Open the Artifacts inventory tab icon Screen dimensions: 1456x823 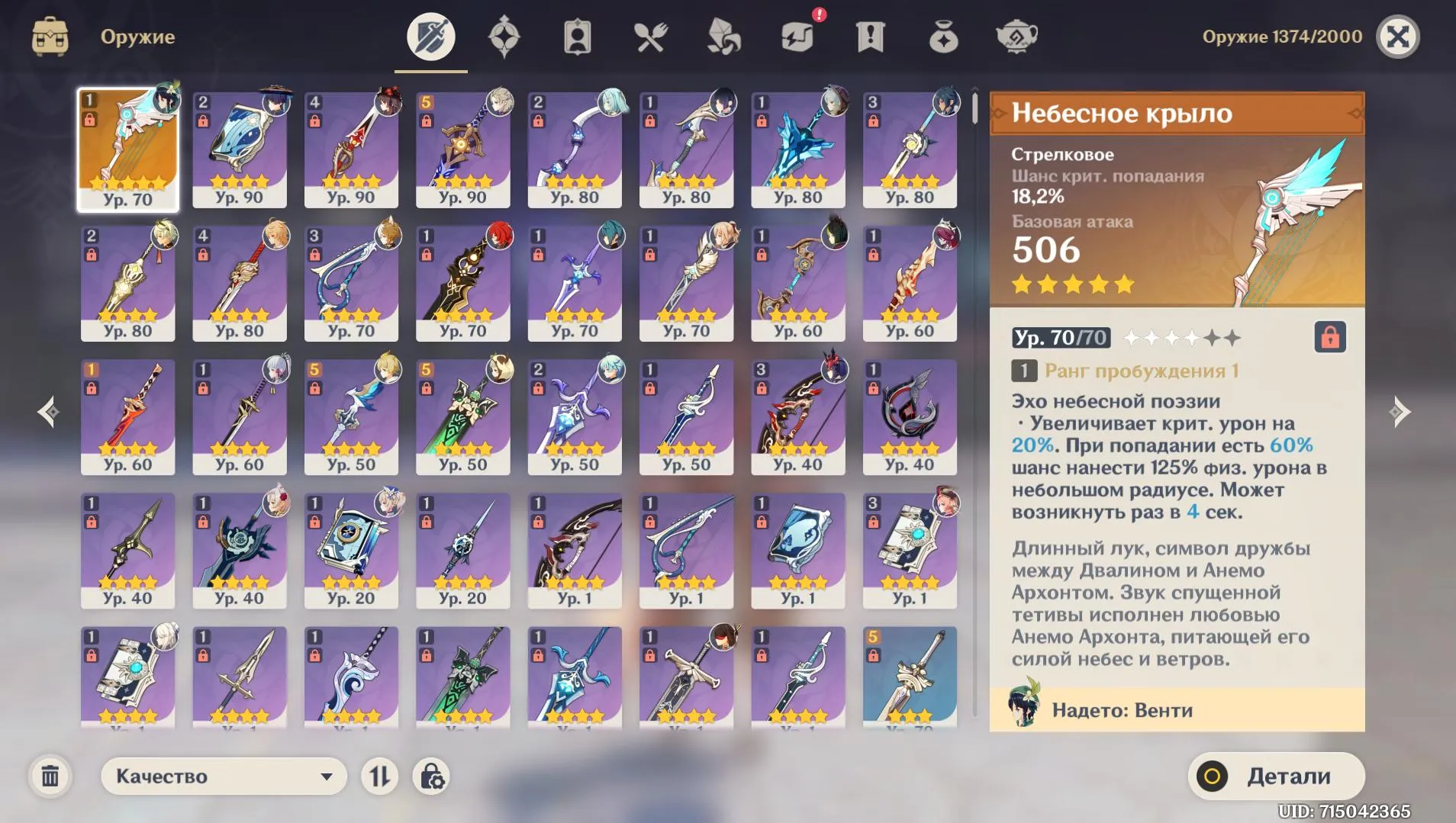[x=503, y=36]
